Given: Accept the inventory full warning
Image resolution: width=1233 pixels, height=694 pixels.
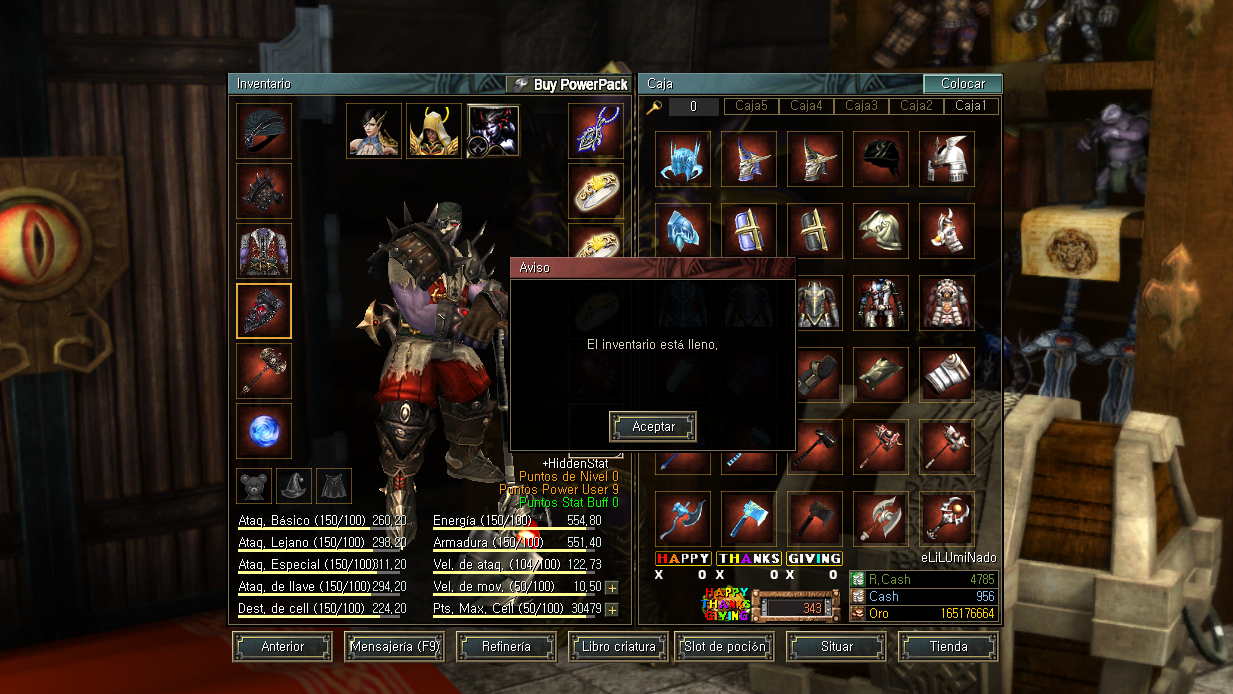Looking at the screenshot, I should coord(653,427).
